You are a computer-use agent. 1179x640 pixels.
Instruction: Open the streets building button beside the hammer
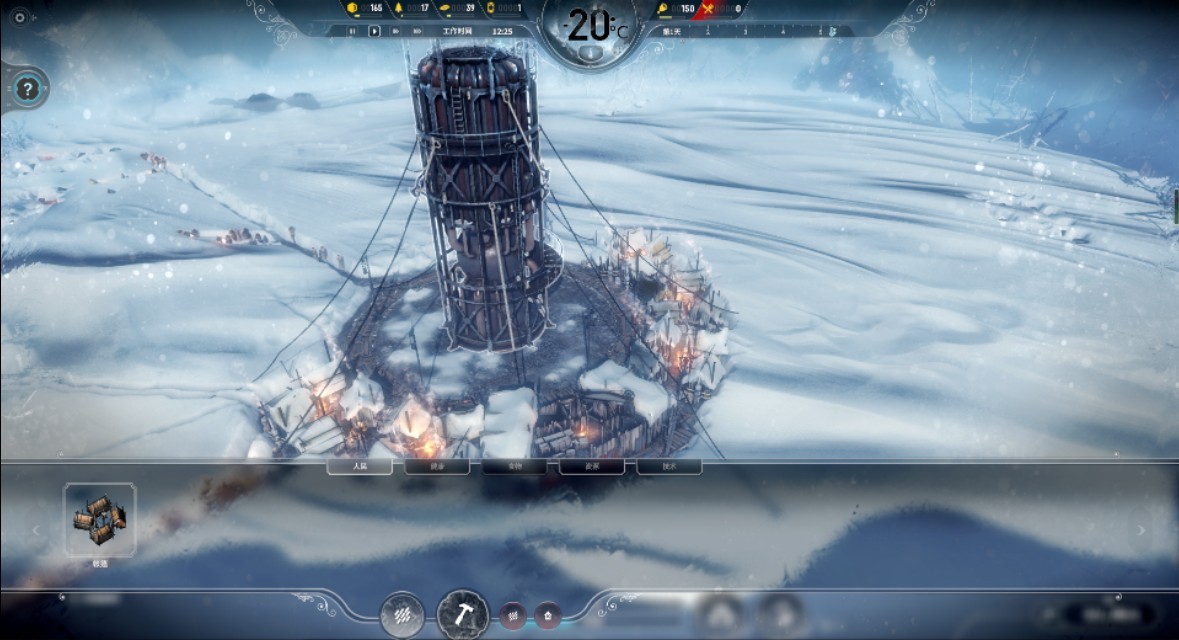point(404,615)
